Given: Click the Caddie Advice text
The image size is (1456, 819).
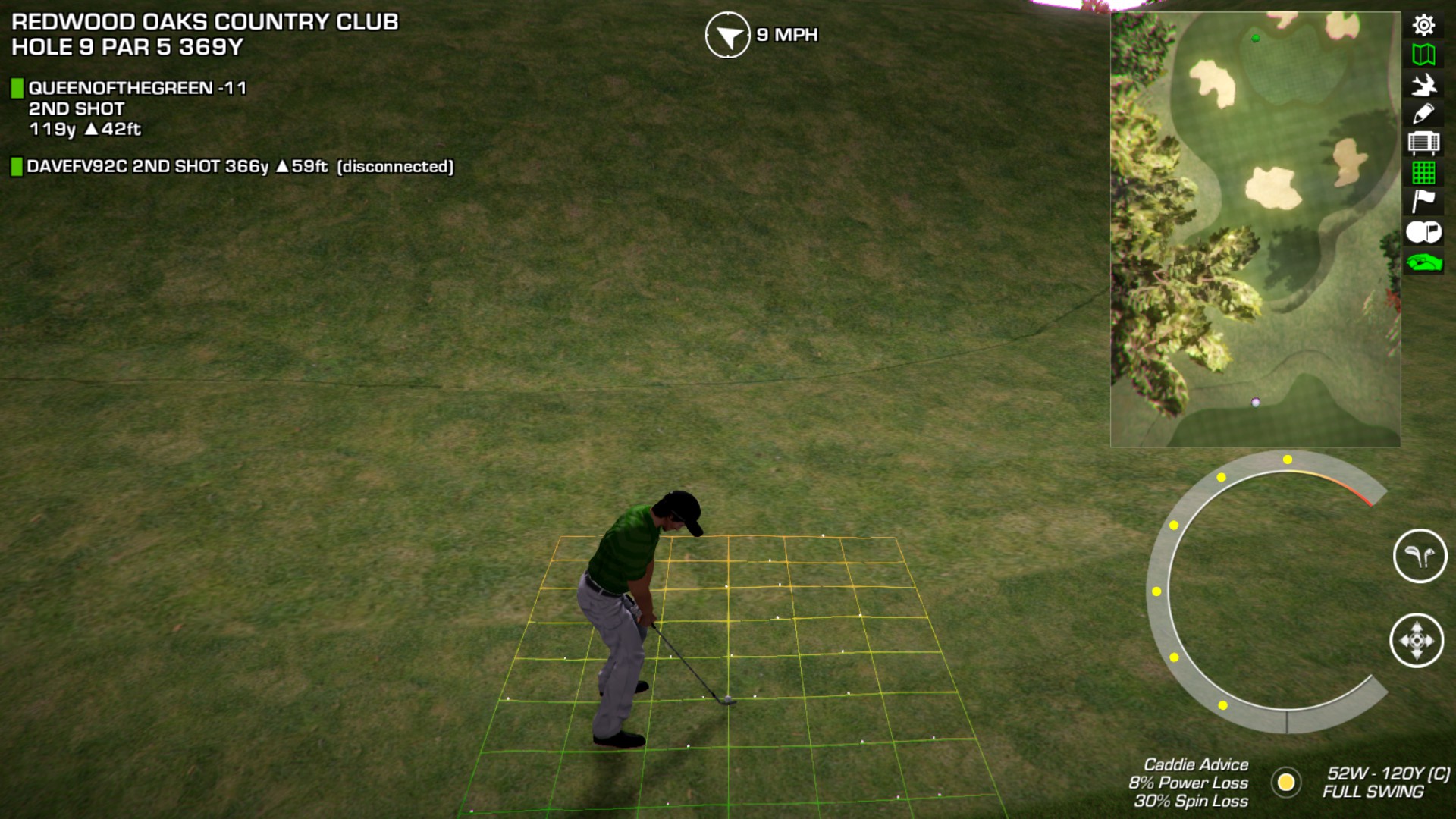Looking at the screenshot, I should [1195, 765].
